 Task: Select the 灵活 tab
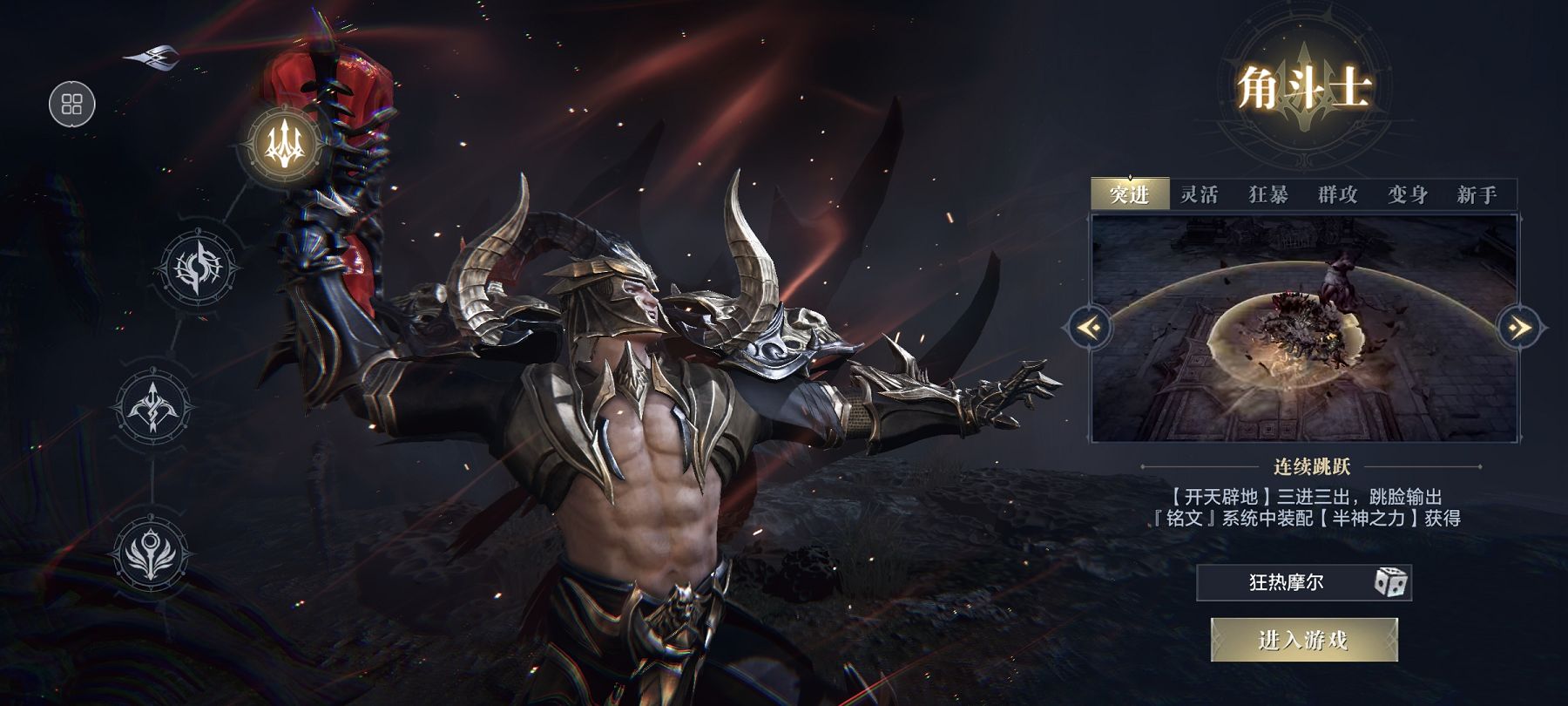(x=1199, y=194)
